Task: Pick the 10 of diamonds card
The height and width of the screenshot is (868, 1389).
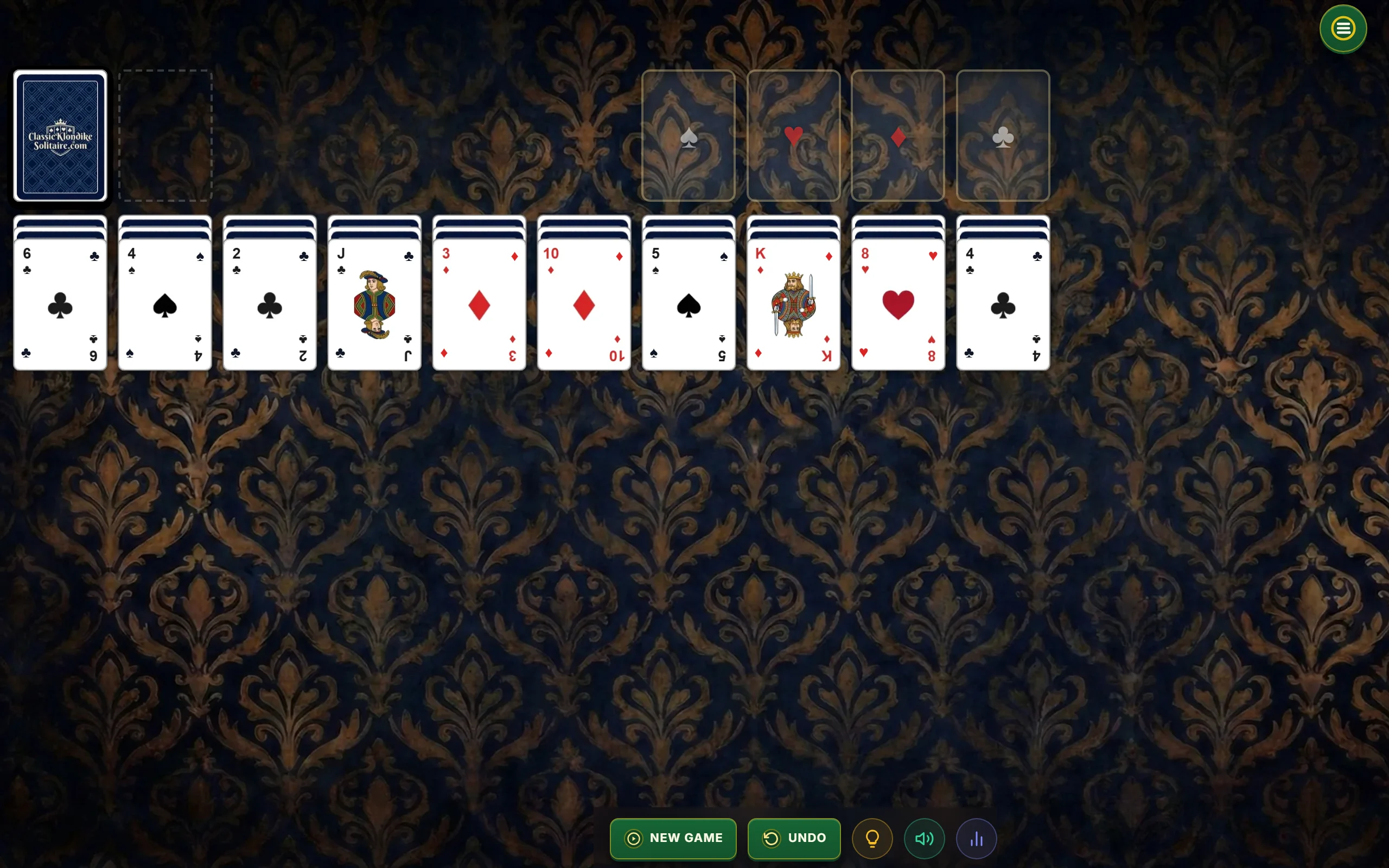Action: pyautogui.click(x=584, y=304)
